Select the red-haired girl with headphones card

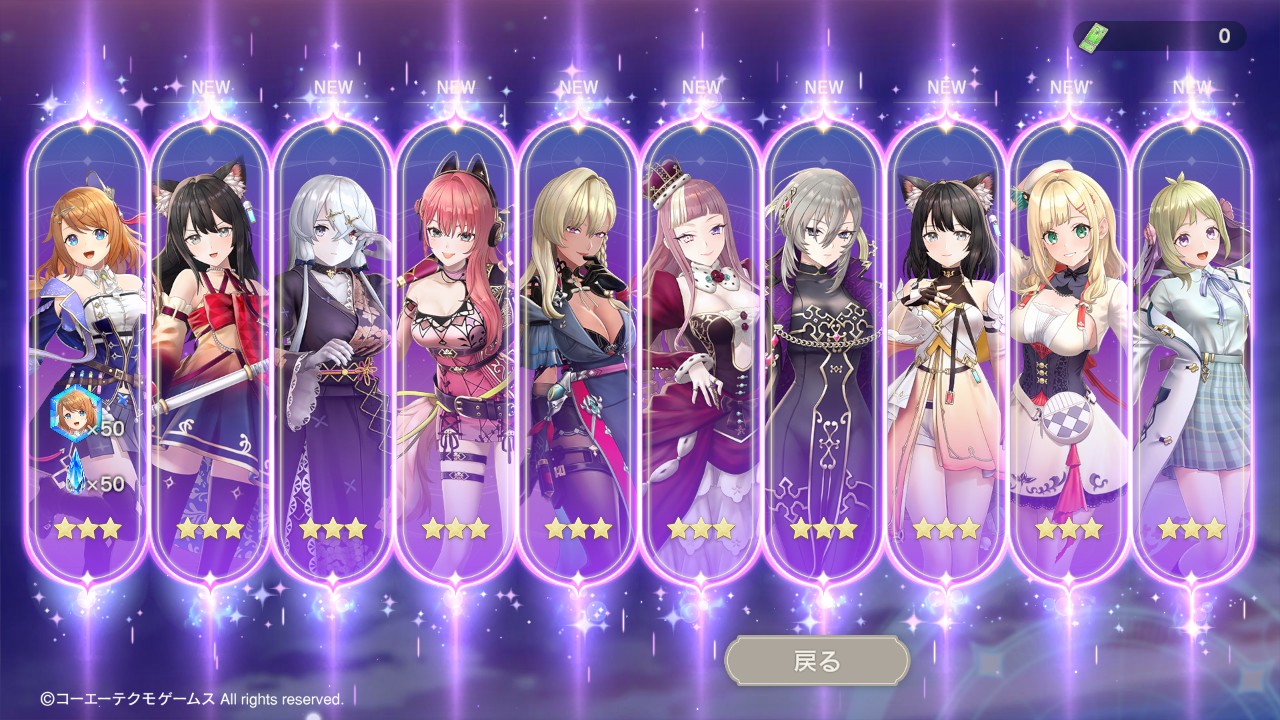coord(456,340)
